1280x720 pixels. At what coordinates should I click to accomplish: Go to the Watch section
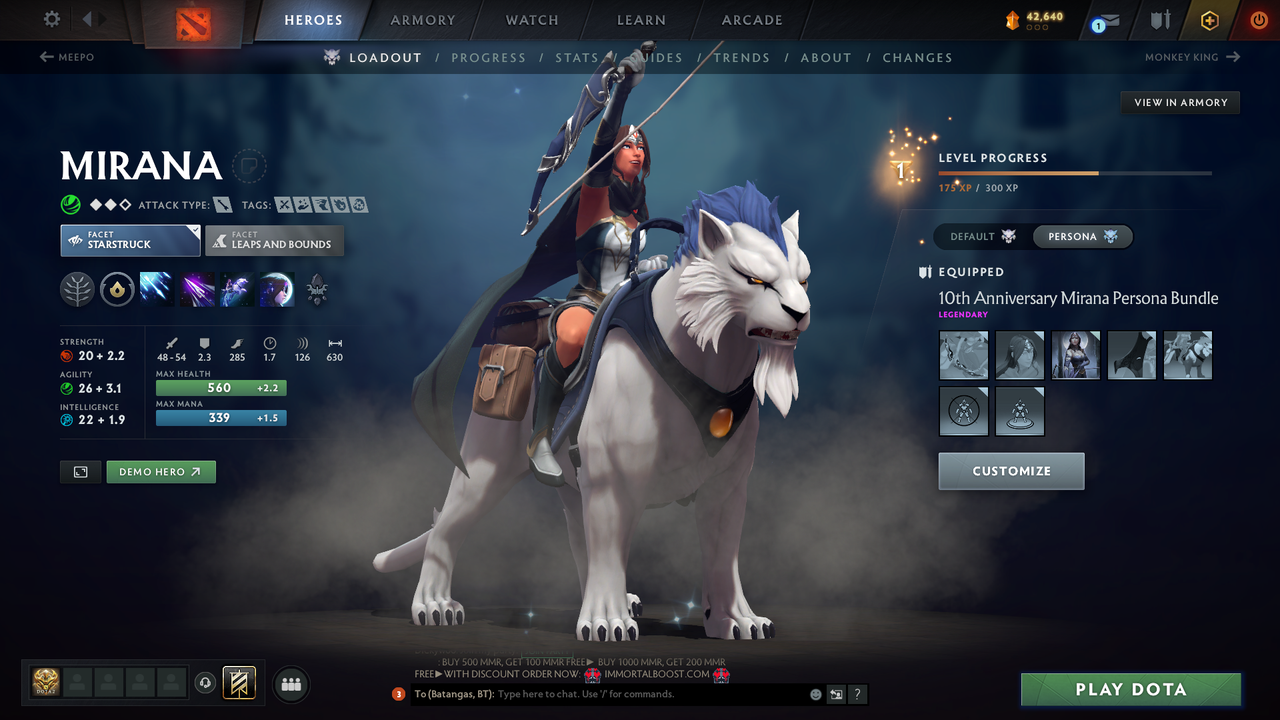point(532,20)
